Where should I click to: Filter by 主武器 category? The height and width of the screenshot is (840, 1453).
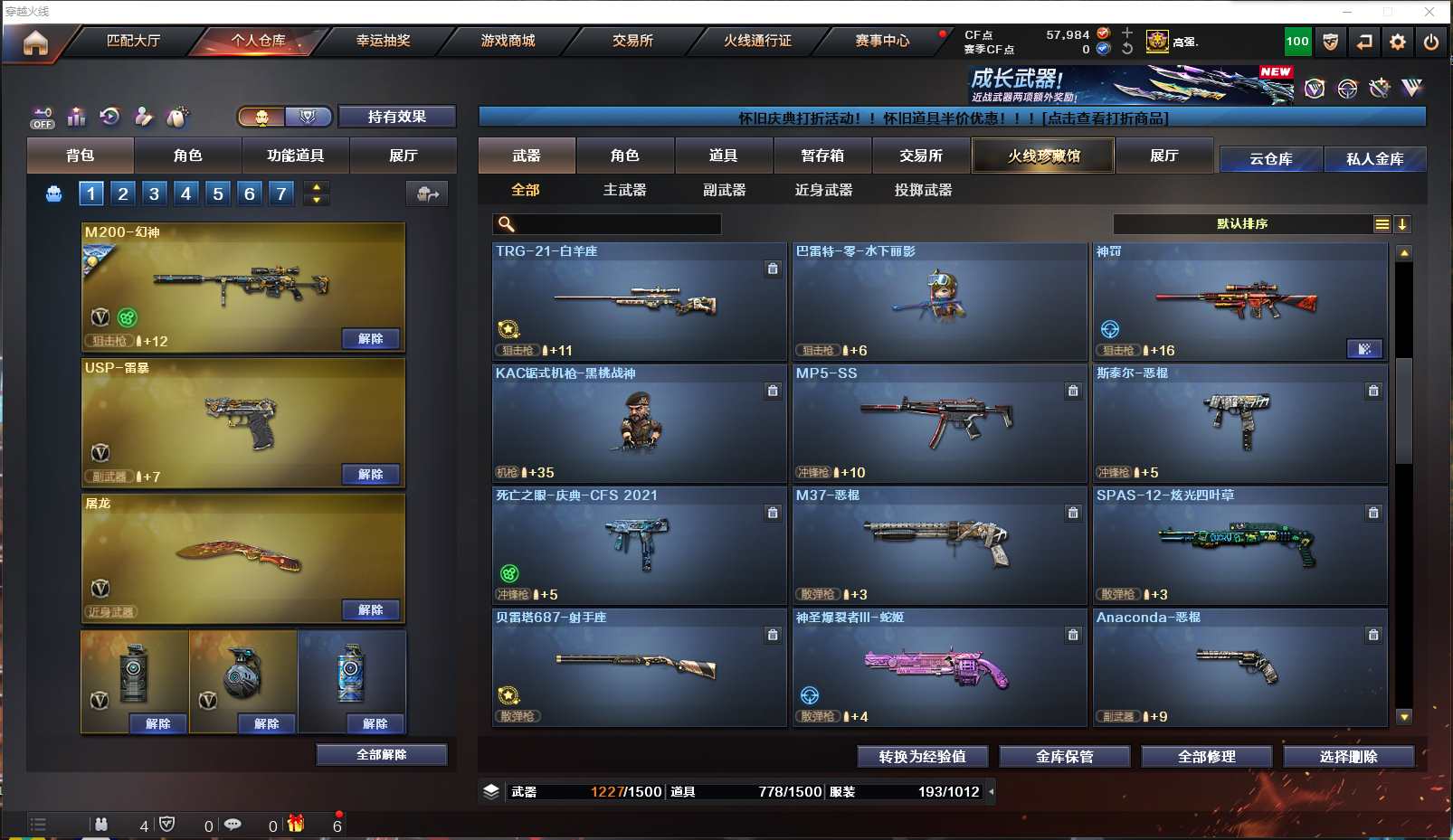624,190
